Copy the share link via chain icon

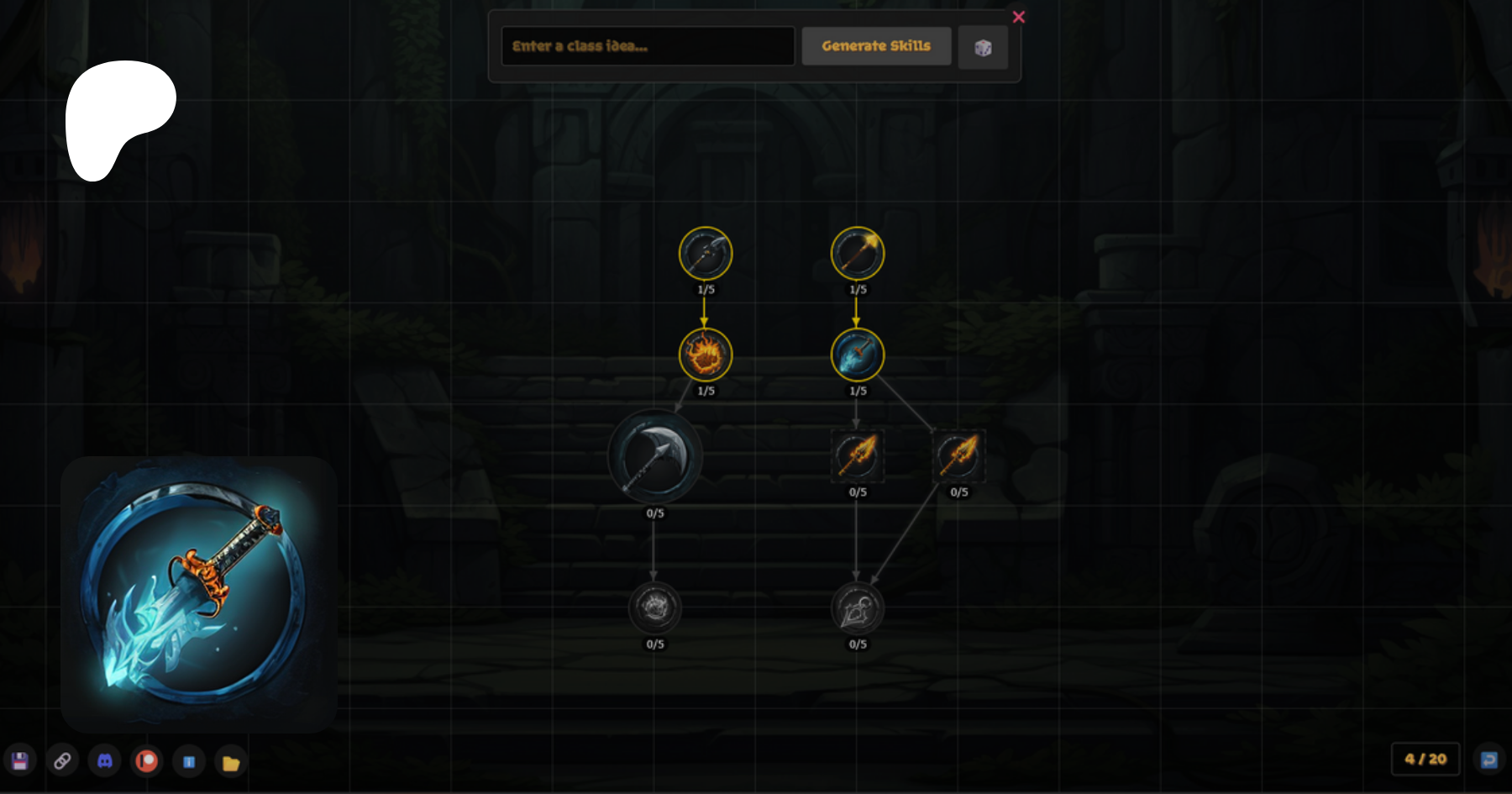point(62,761)
